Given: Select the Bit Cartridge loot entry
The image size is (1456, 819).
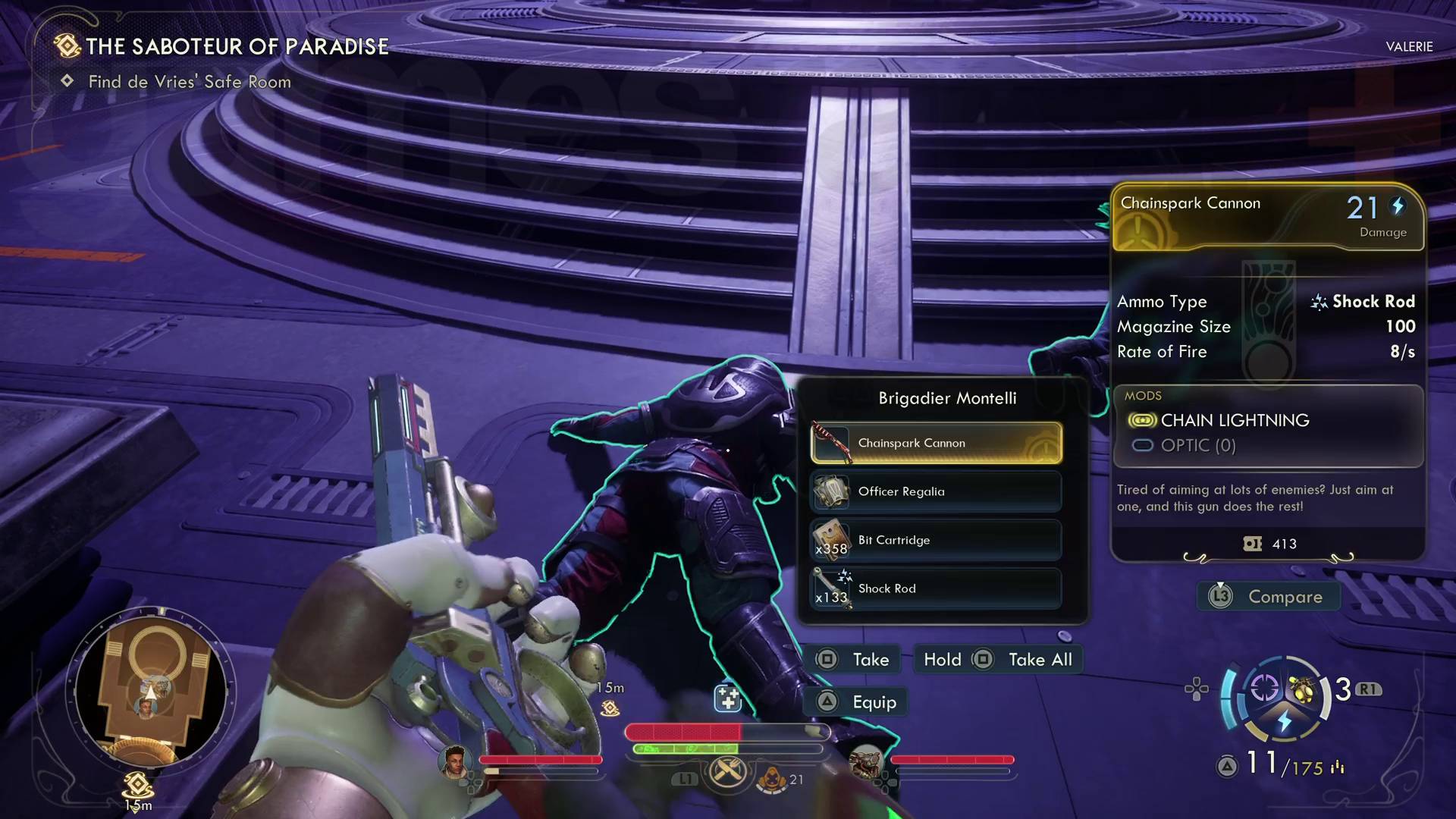Looking at the screenshot, I should tap(936, 540).
